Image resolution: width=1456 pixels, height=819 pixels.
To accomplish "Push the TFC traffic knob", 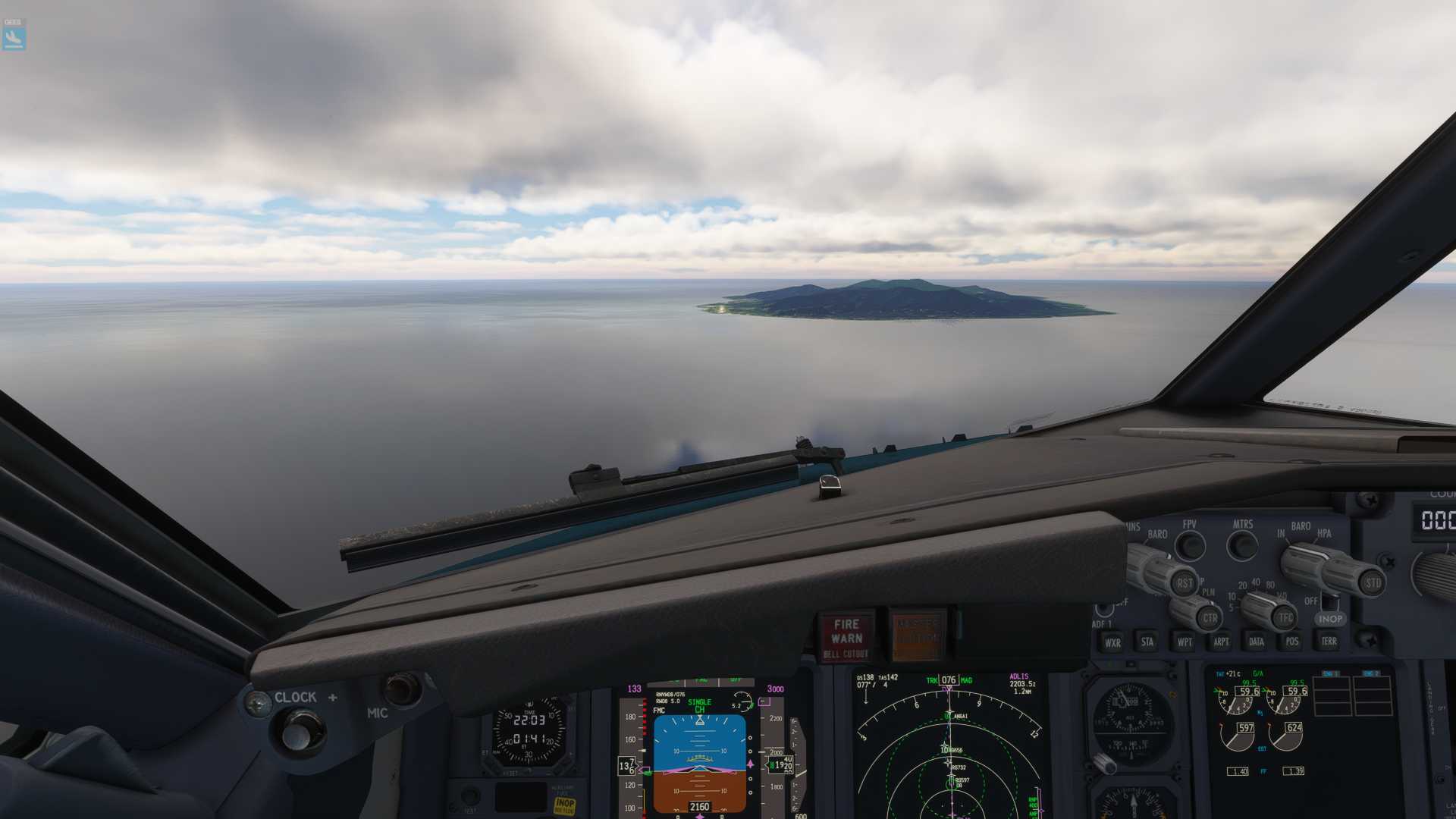I will point(1285,617).
